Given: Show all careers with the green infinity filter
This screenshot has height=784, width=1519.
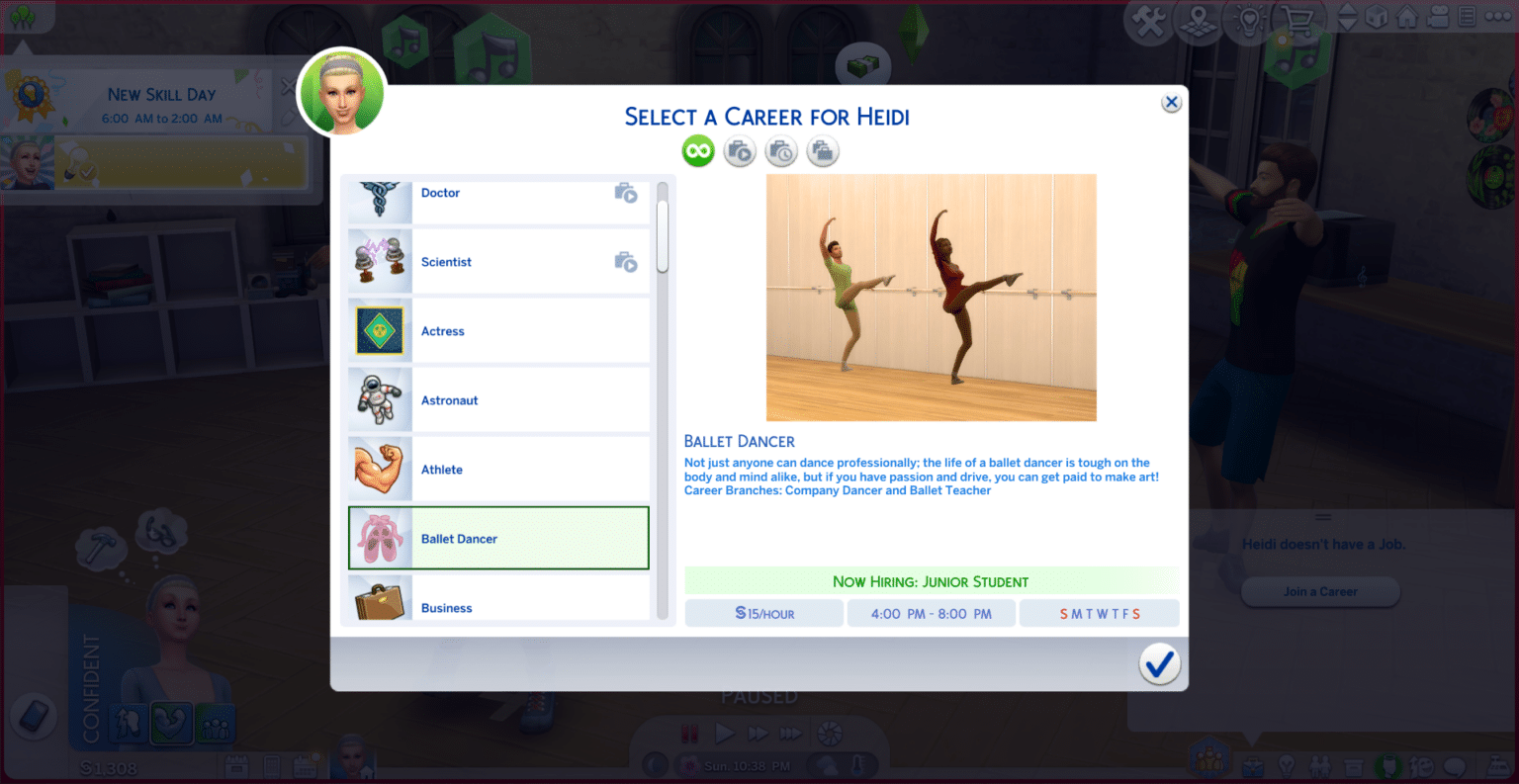Looking at the screenshot, I should [698, 150].
